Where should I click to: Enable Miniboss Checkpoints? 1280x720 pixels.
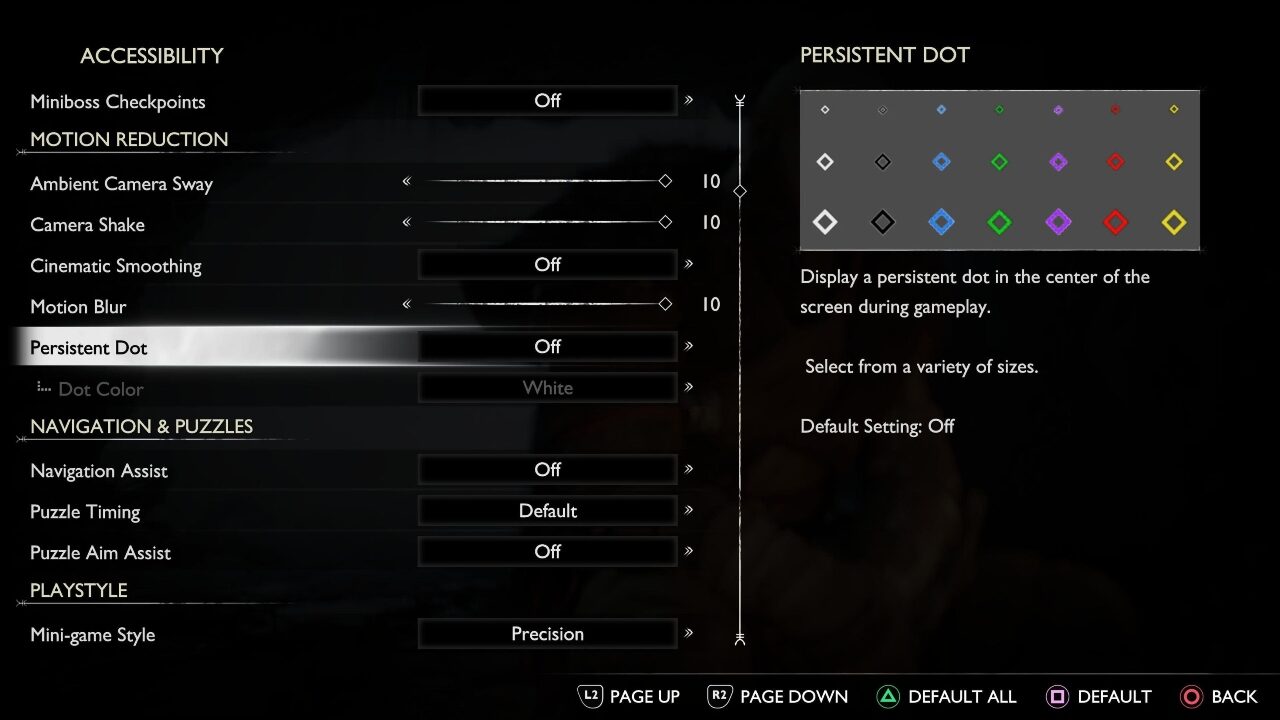(x=547, y=100)
